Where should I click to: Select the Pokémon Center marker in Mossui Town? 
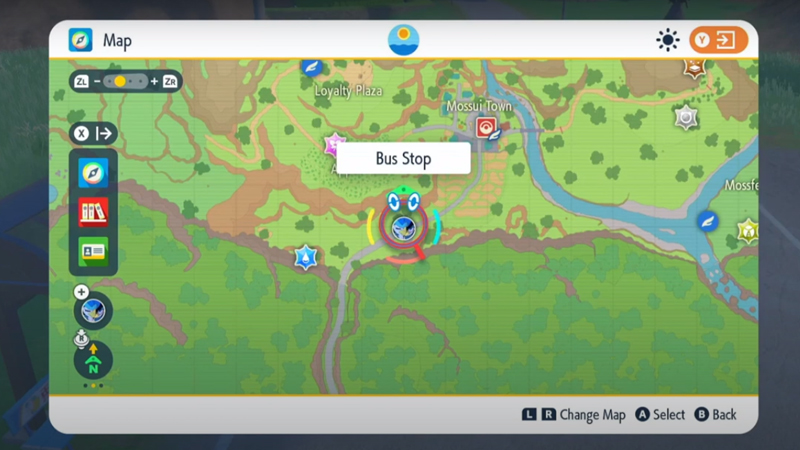(x=486, y=128)
